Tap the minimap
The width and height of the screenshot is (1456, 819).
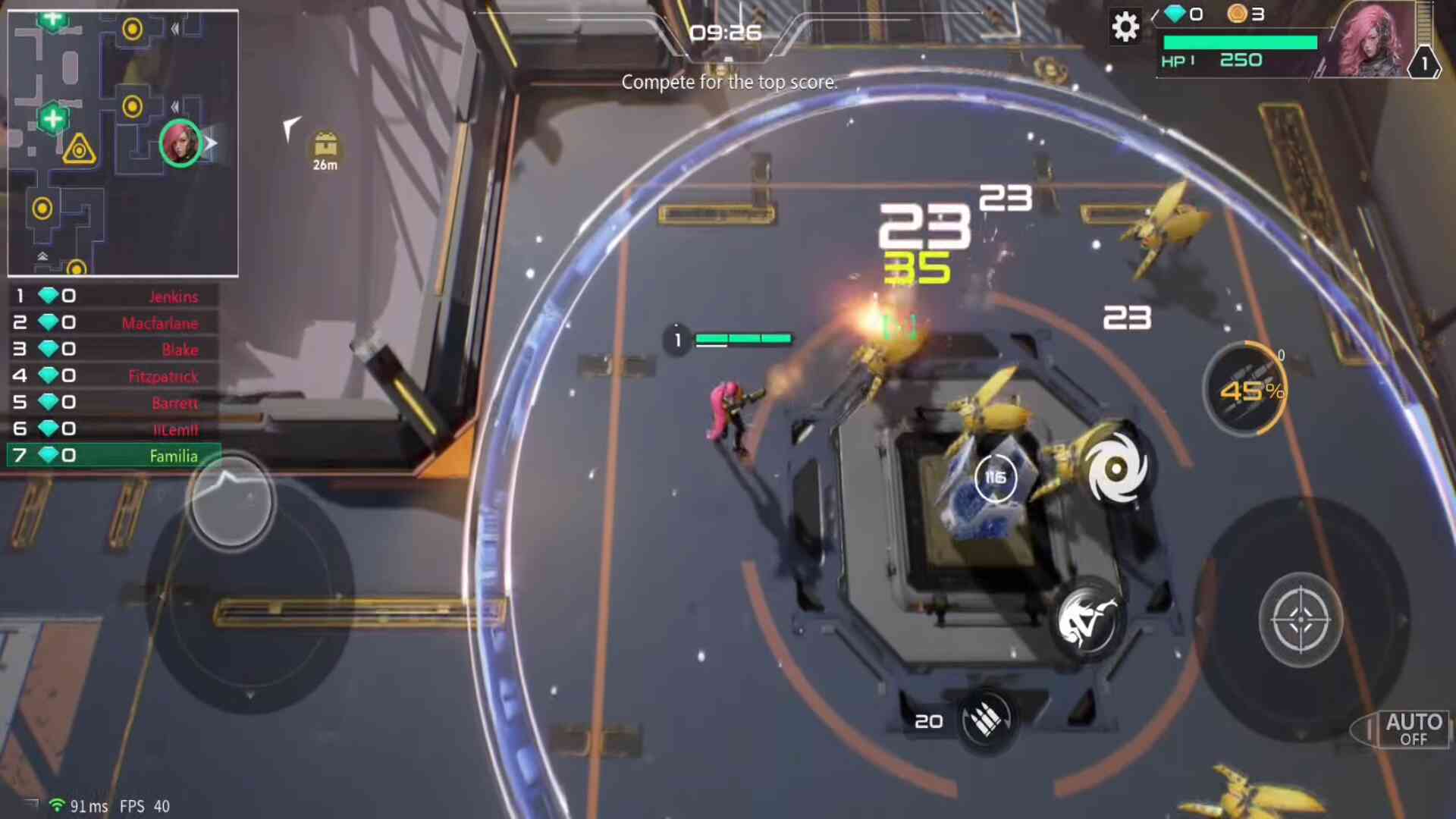click(x=123, y=143)
